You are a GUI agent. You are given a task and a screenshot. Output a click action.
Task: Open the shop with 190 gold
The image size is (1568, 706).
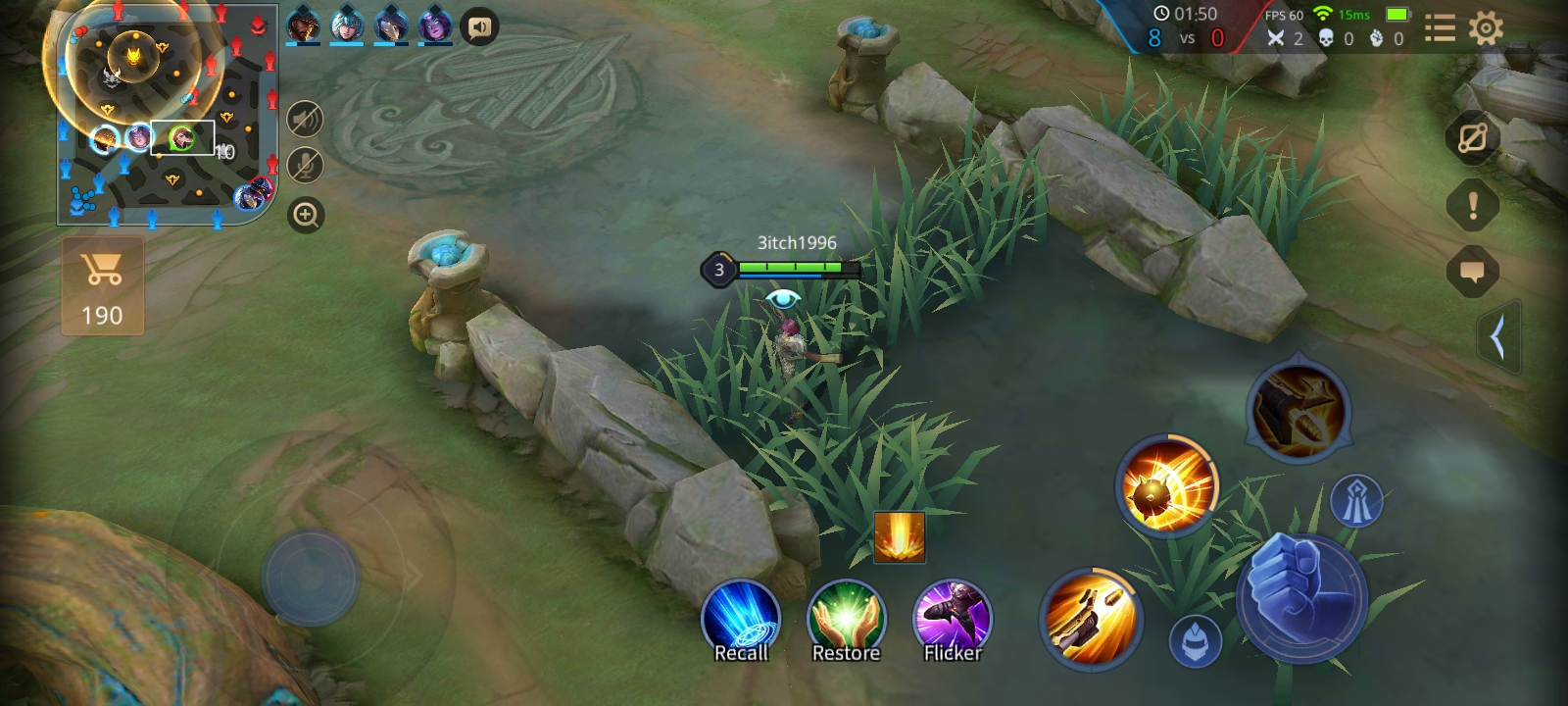[102, 286]
